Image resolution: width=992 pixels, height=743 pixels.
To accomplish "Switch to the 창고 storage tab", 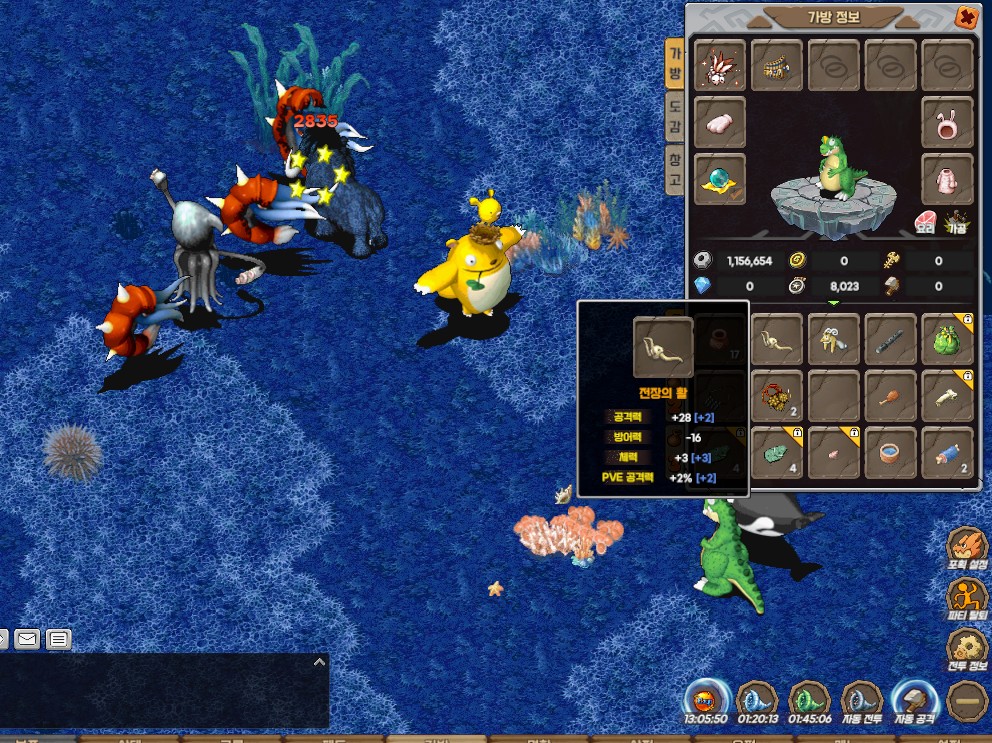I will tap(675, 171).
